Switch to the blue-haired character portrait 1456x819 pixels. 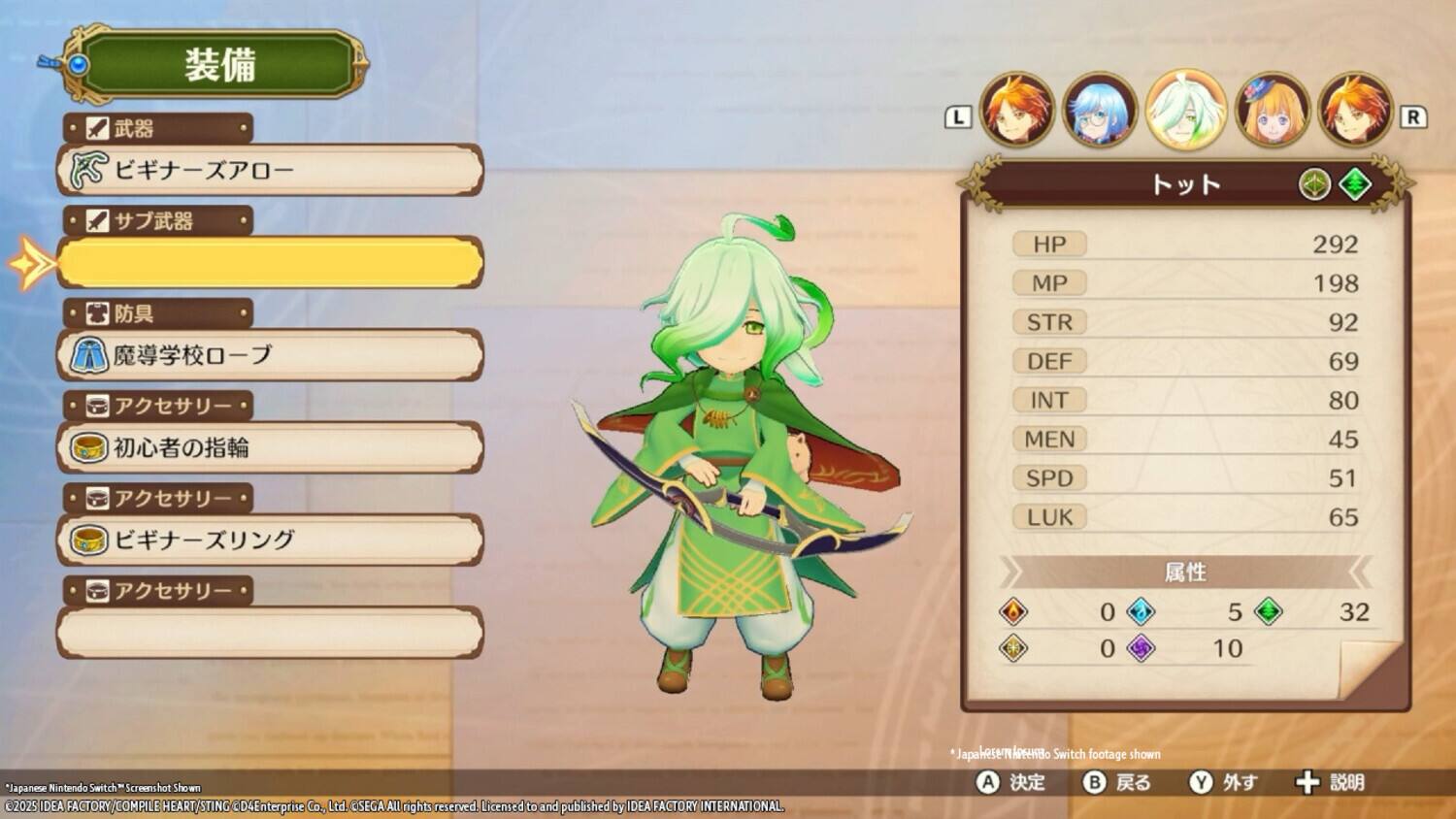1102,110
